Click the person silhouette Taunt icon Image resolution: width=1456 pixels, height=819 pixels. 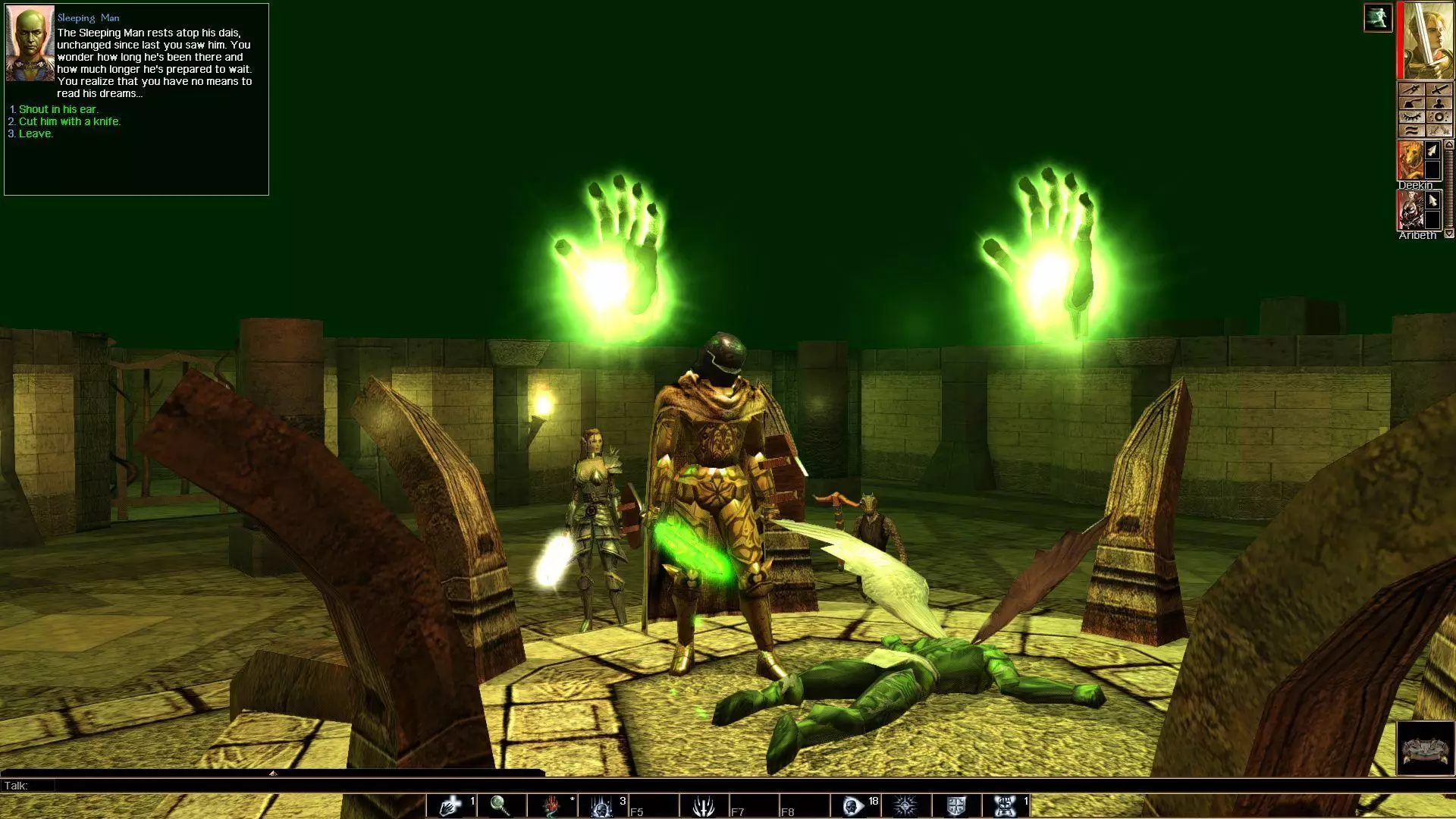(x=1439, y=103)
